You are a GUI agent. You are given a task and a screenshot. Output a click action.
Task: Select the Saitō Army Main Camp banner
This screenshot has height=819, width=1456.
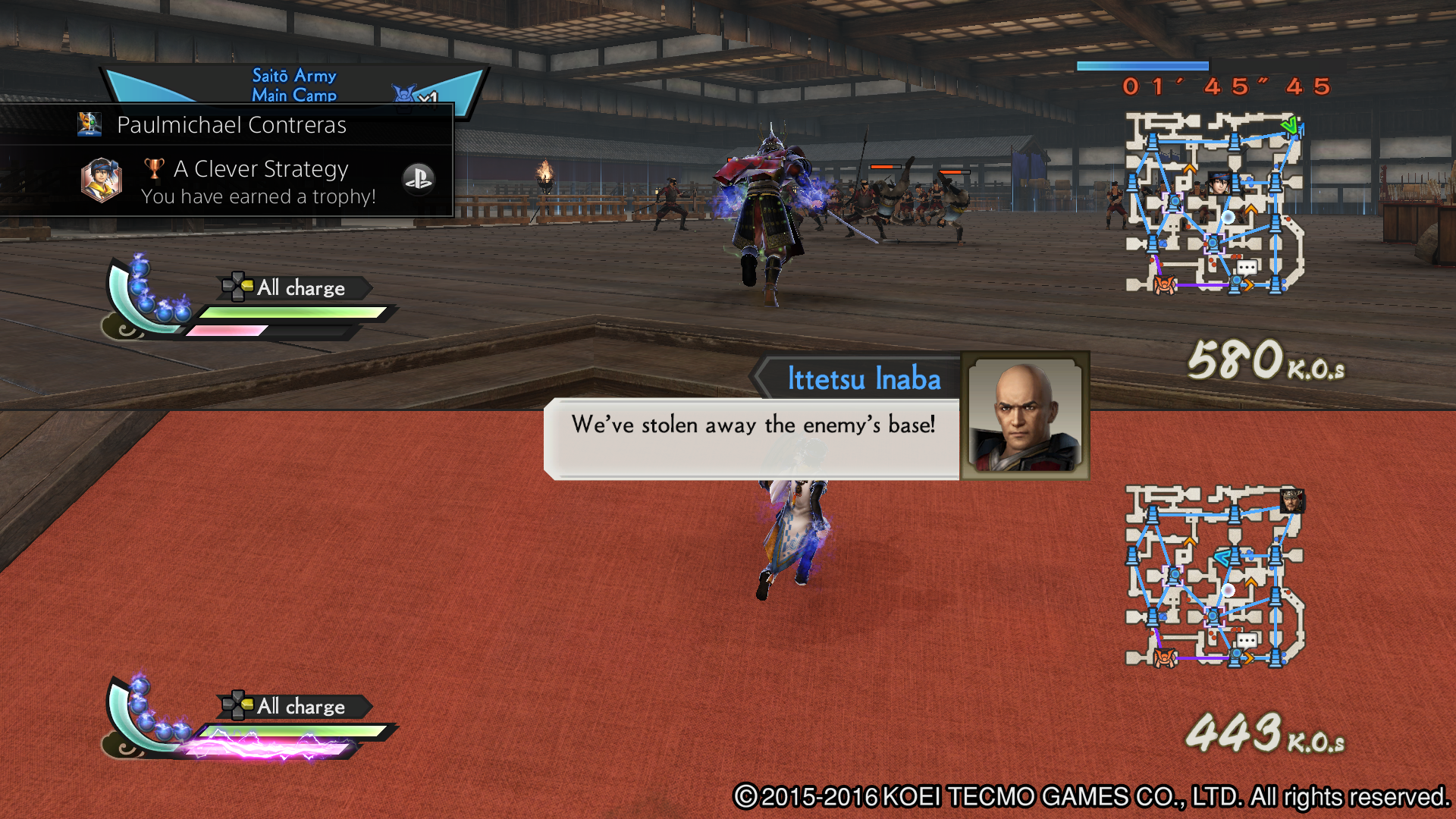pos(293,83)
